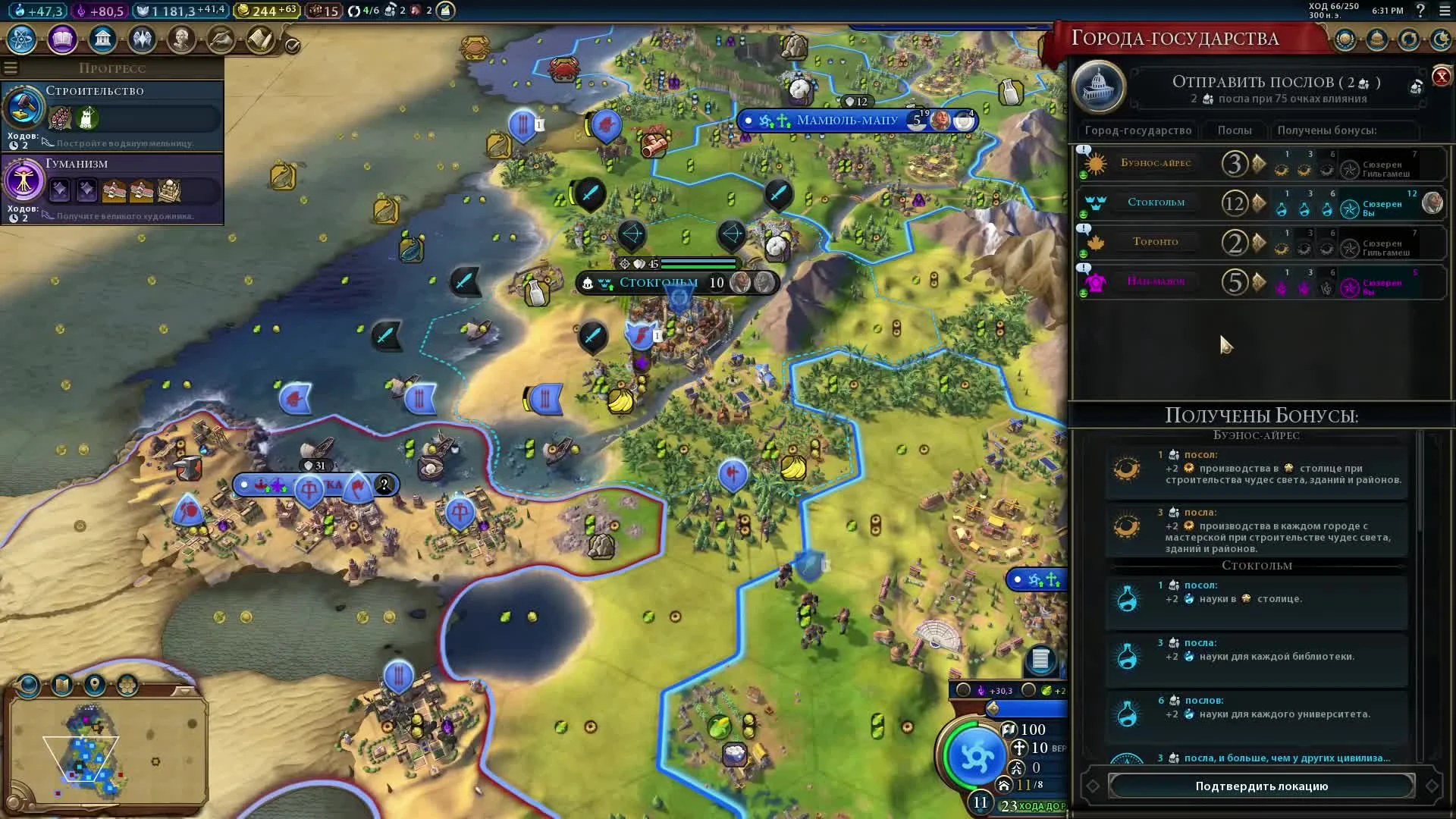Image resolution: width=1456 pixels, height=819 pixels.
Task: Open the religion overview icon
Action: coord(142,39)
